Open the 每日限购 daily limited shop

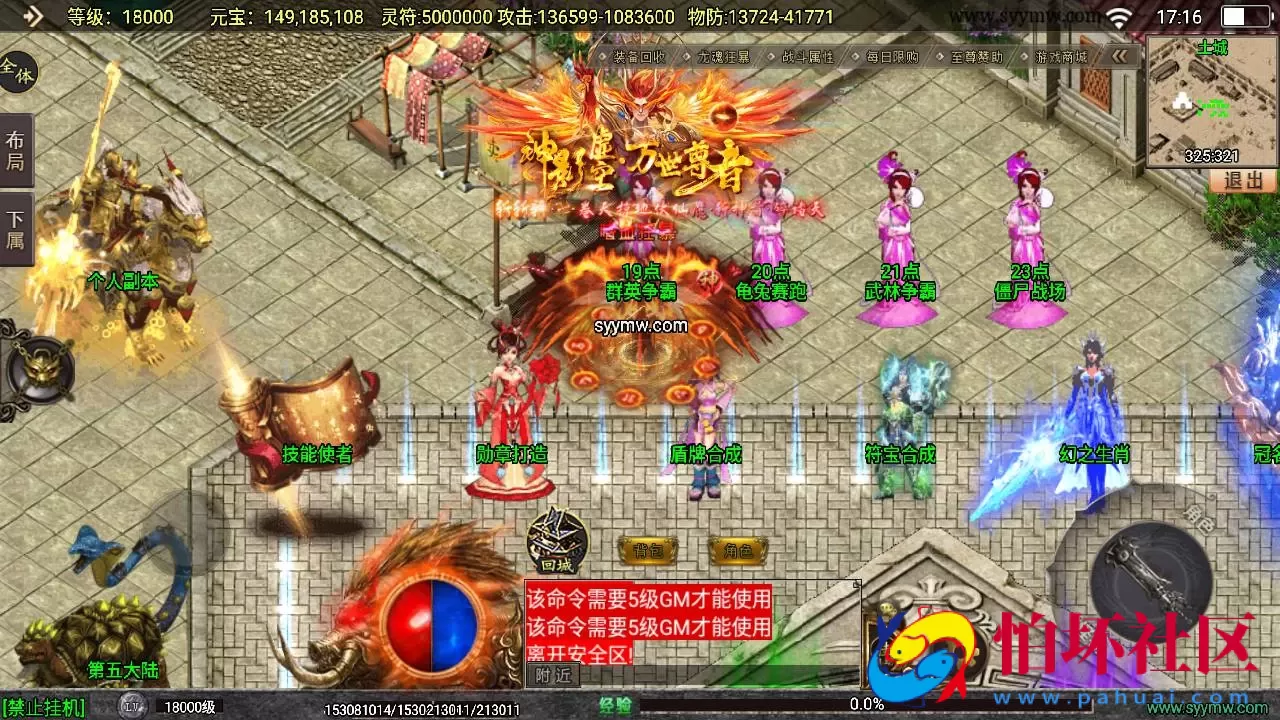point(892,57)
